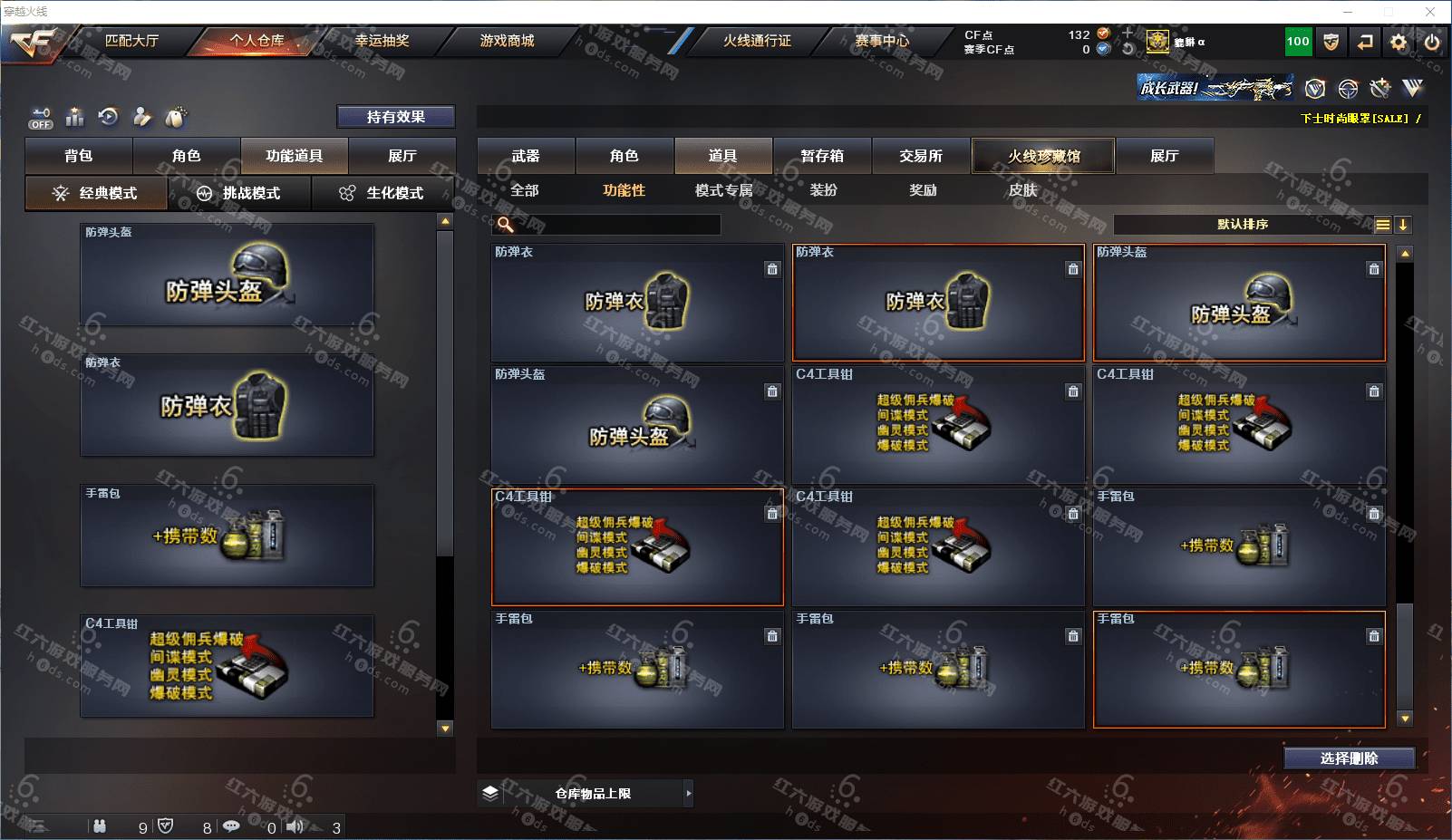Switch to the 武器 inventory tab
Viewport: 1452px width, 840px height.
[526, 156]
